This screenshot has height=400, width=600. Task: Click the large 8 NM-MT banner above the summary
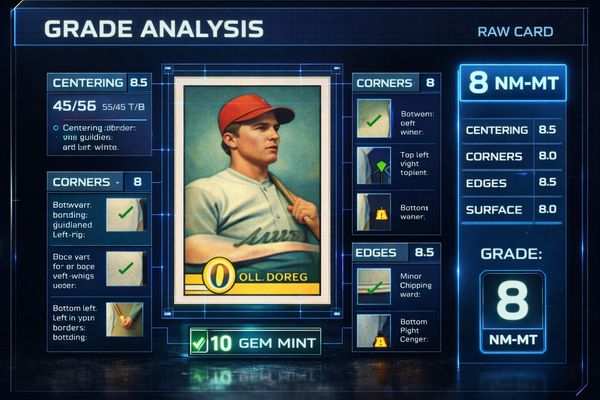[x=511, y=84]
